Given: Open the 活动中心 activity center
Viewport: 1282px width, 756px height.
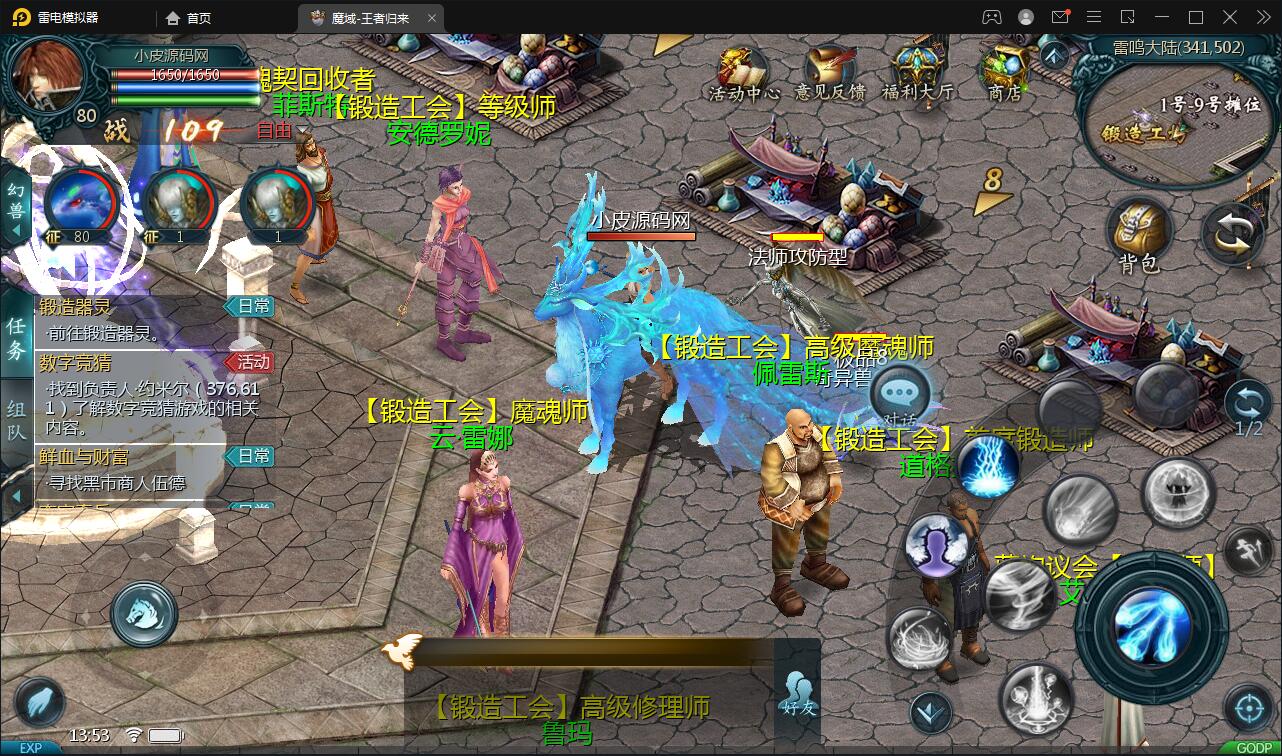Looking at the screenshot, I should [743, 72].
